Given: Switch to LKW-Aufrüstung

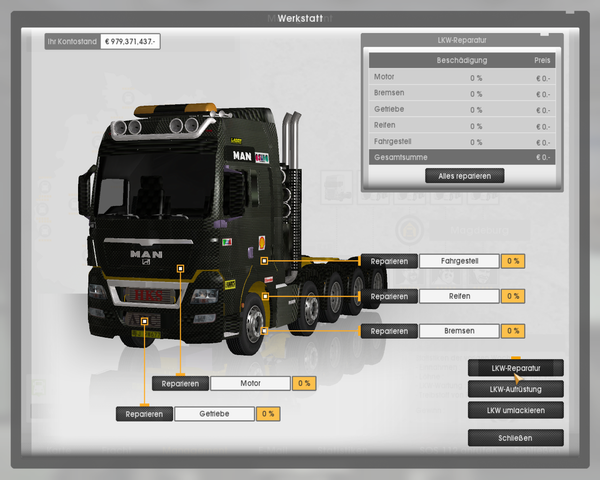Looking at the screenshot, I should point(515,388).
